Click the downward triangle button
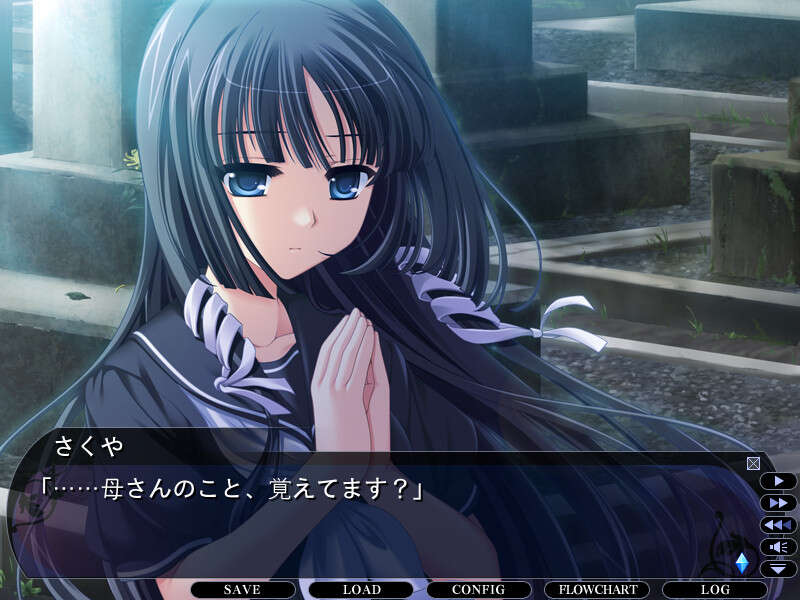 coord(778,568)
